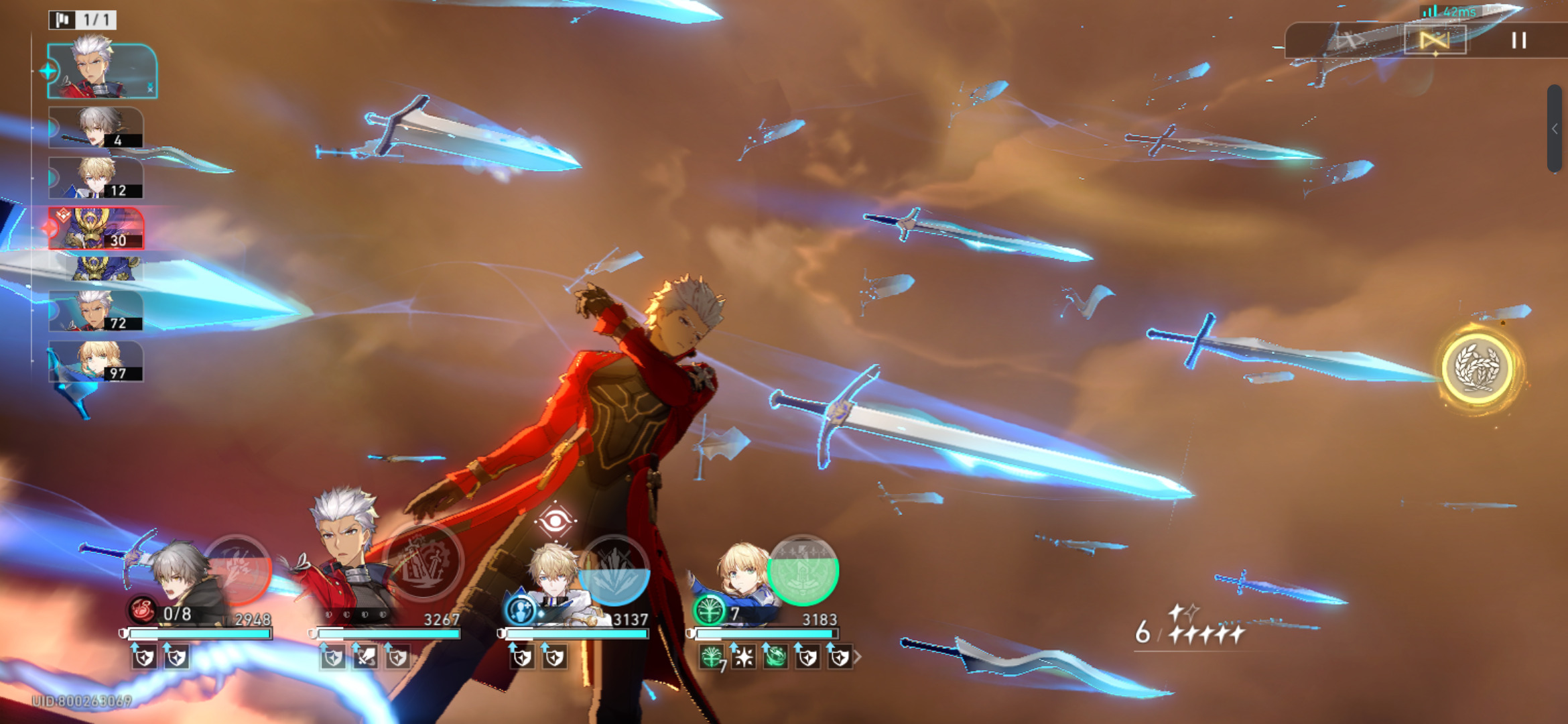
Task: Expand Saber's buff list with the arrow
Action: pyautogui.click(x=857, y=658)
